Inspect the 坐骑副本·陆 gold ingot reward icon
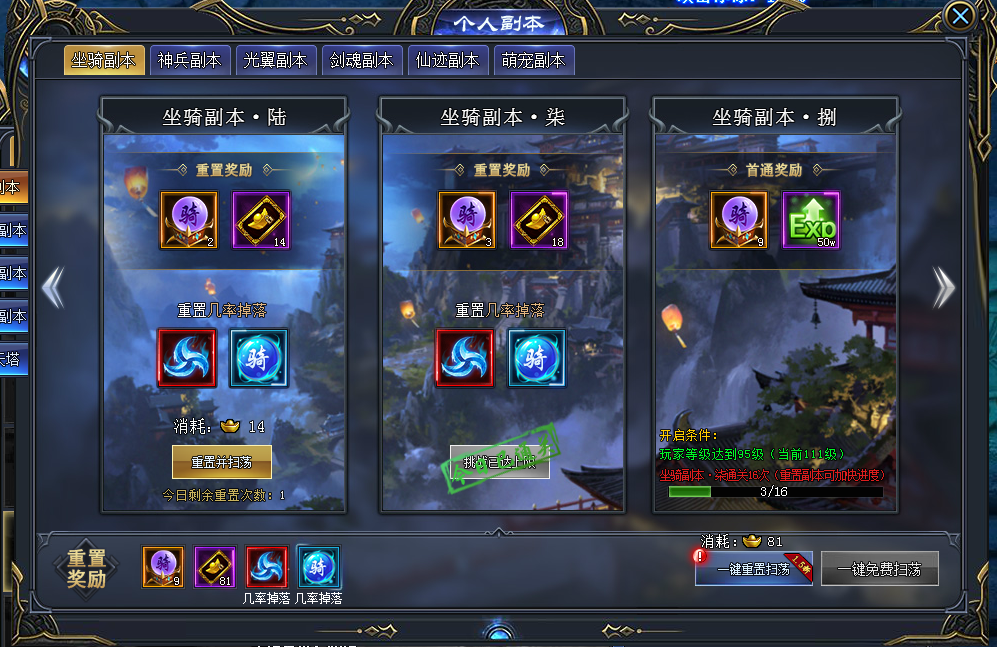The height and width of the screenshot is (647, 997). click(261, 220)
